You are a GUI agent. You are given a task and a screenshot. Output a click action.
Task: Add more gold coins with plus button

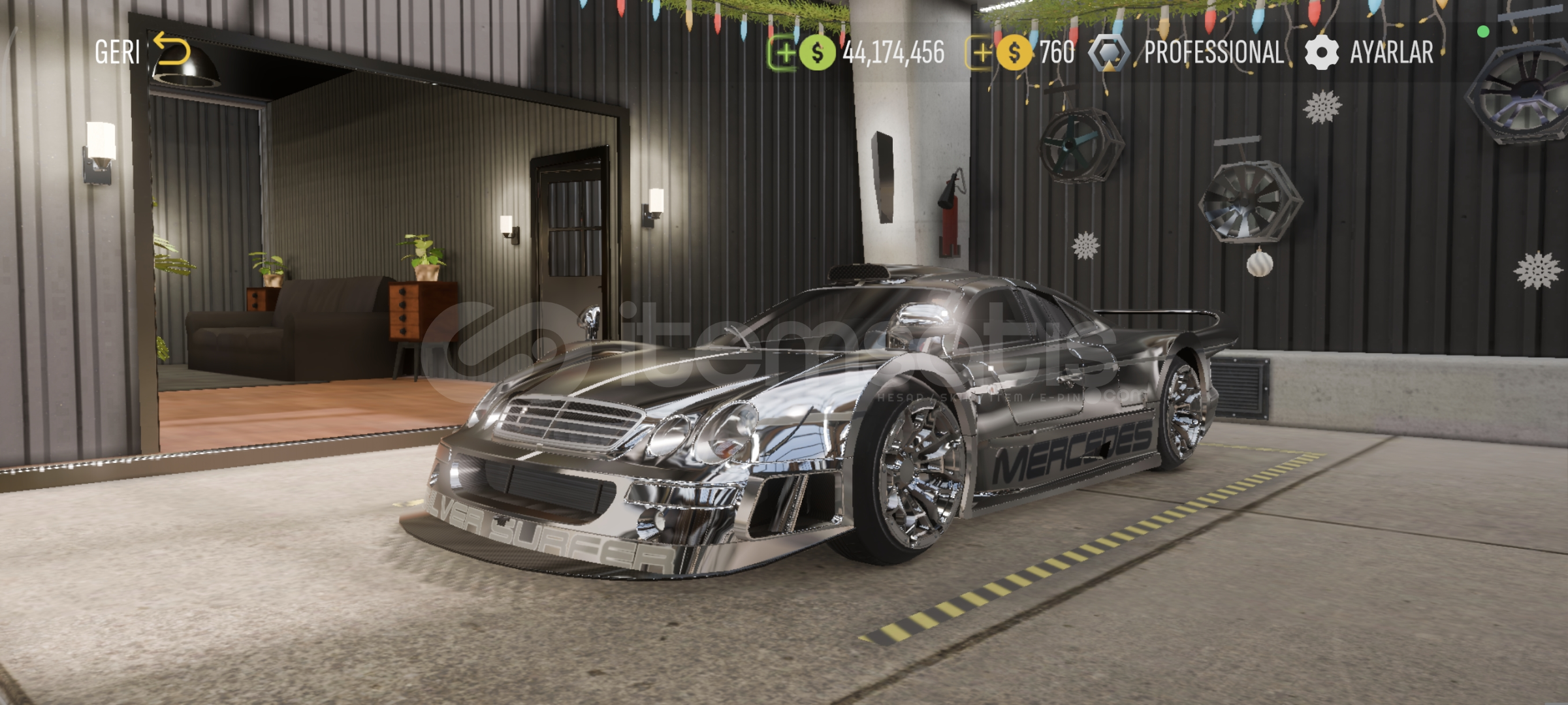click(981, 53)
